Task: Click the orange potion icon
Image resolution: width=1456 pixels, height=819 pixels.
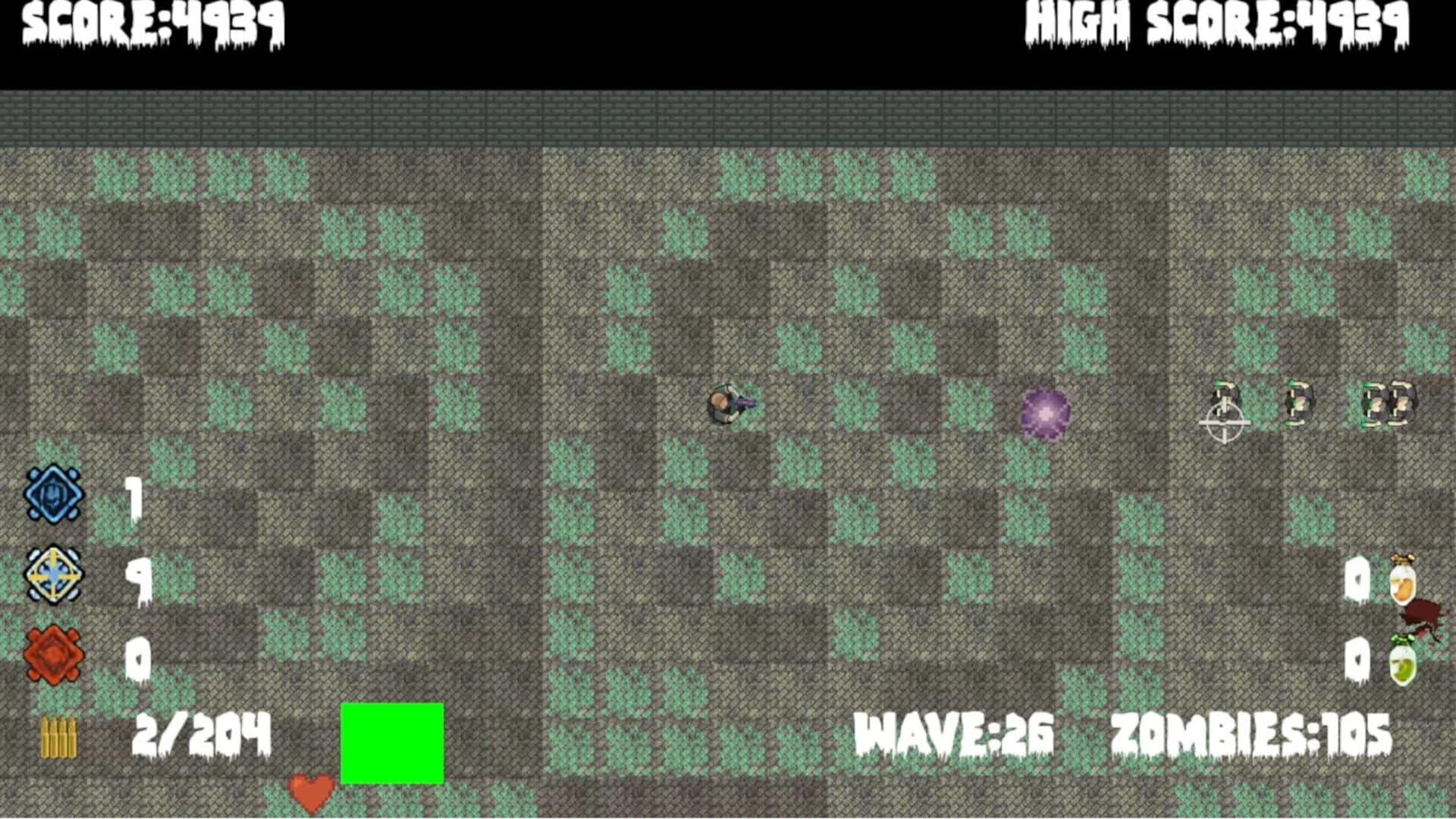Action: [x=1401, y=585]
